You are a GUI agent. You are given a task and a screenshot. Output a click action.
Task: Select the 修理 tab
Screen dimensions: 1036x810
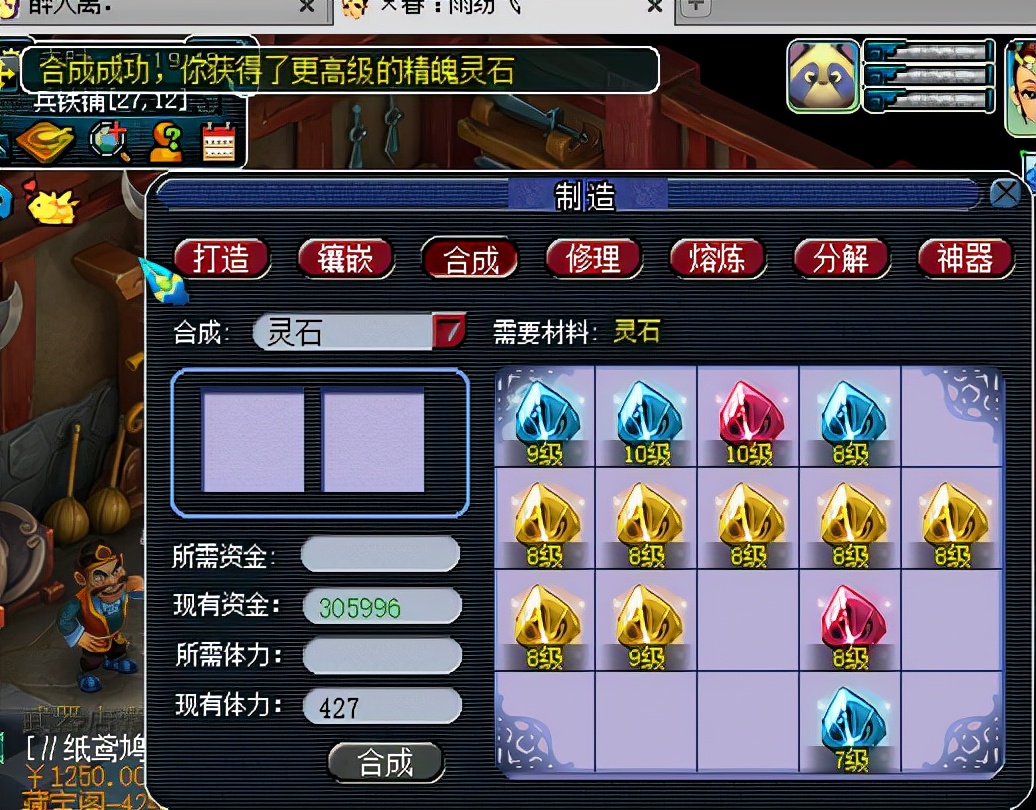pos(593,259)
